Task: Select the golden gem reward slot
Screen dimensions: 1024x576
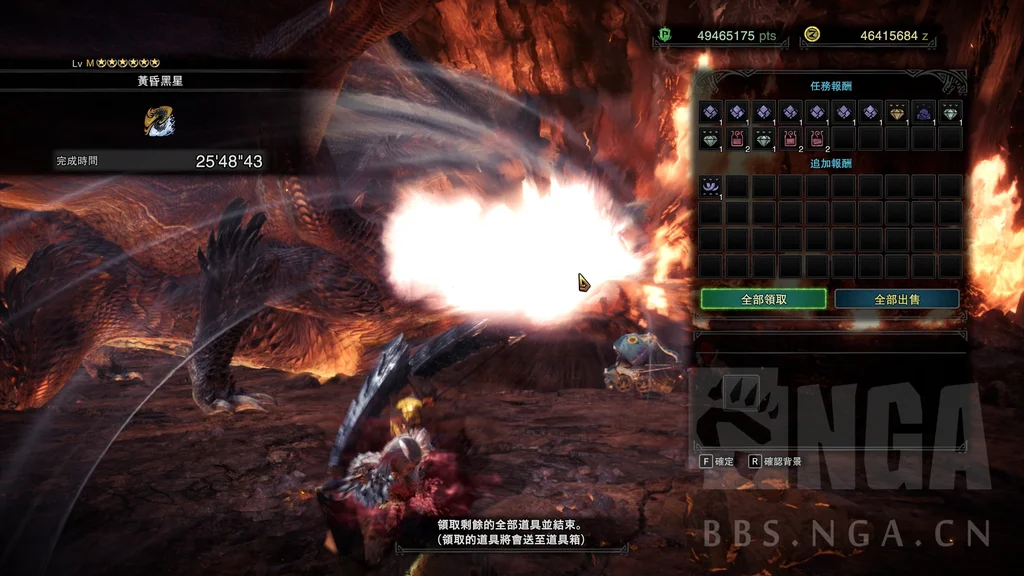Action: 897,112
